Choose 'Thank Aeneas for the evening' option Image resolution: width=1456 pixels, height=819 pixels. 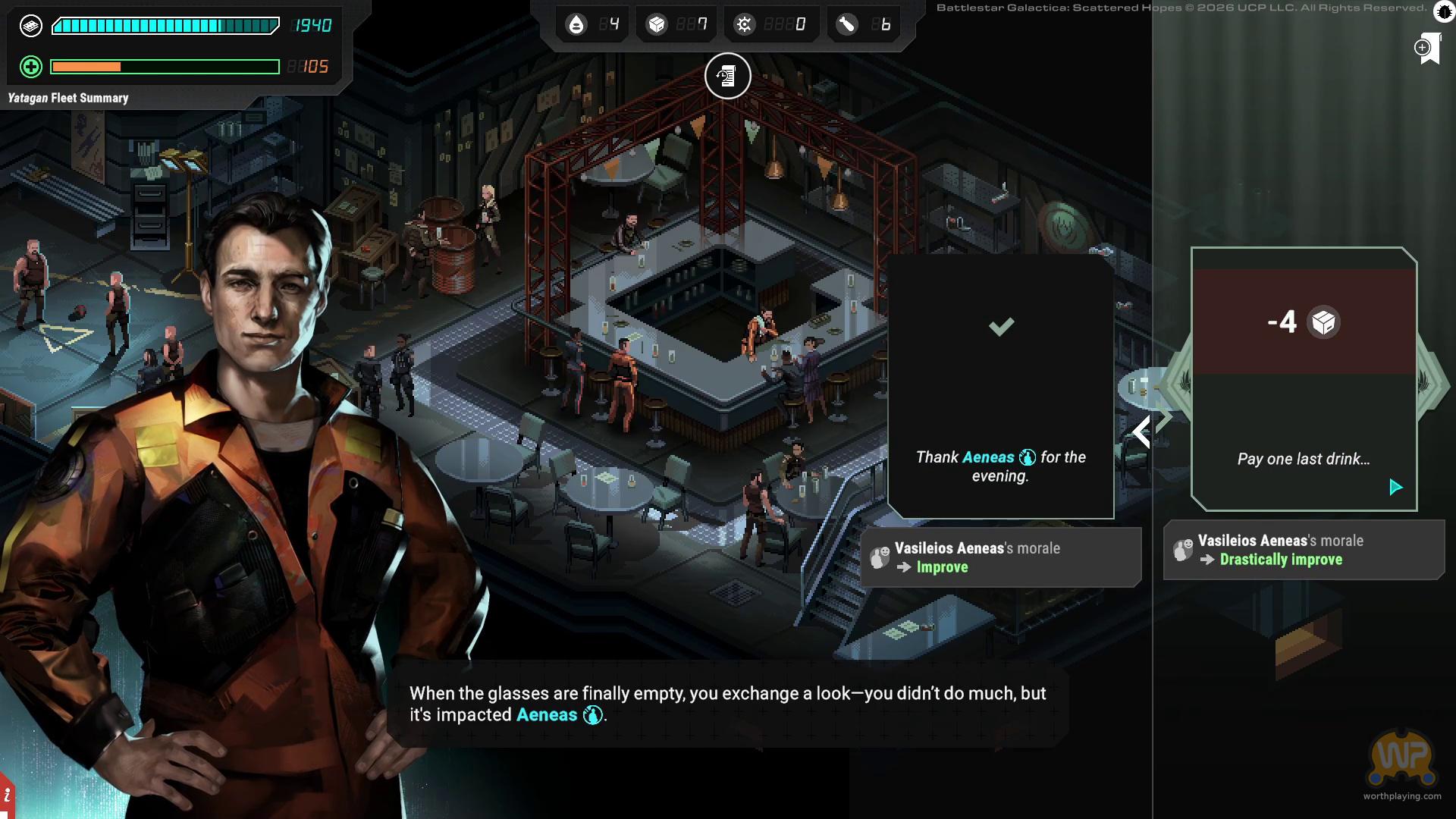pos(1000,387)
